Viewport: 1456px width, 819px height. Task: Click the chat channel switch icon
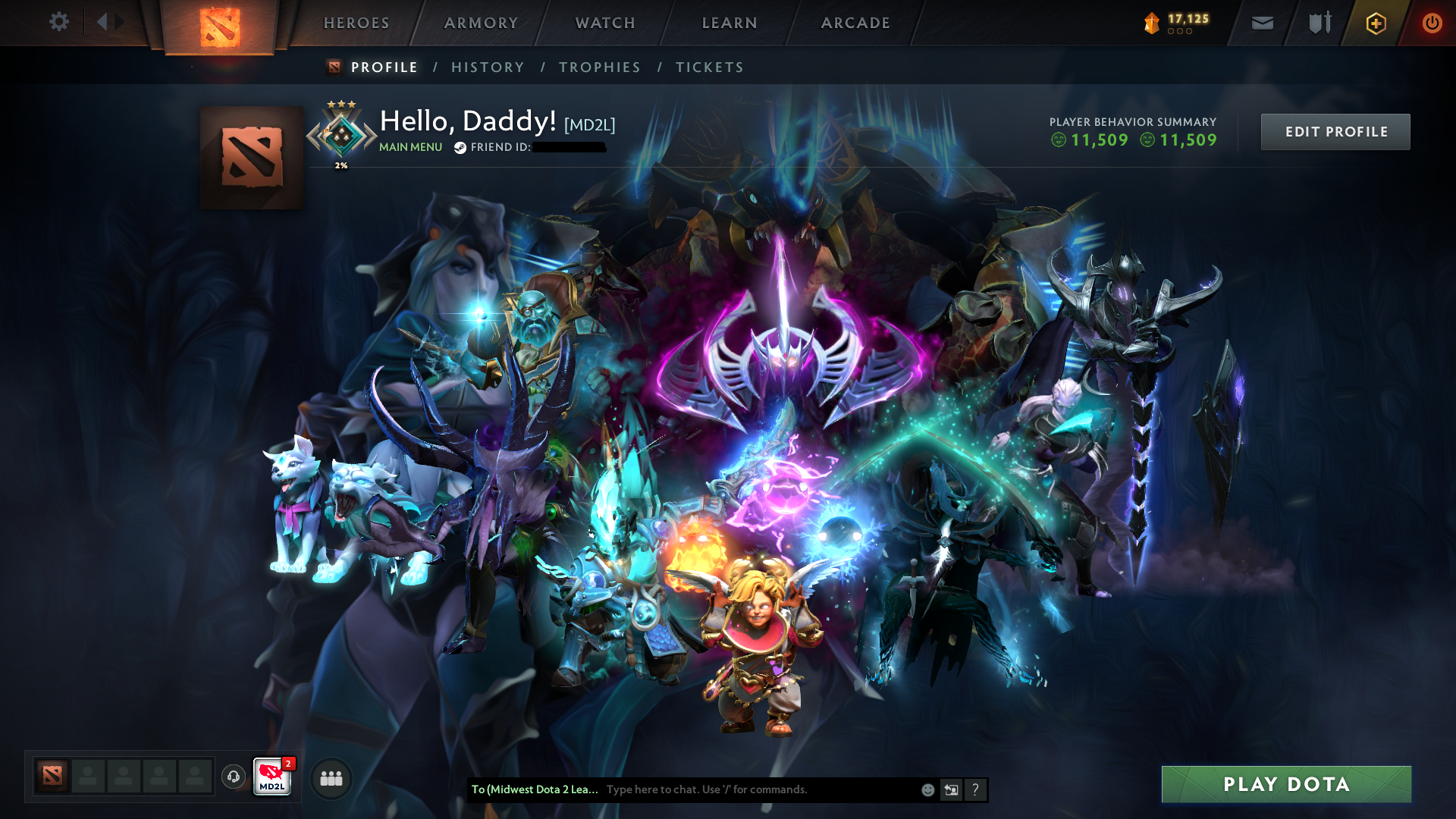pyautogui.click(x=951, y=789)
